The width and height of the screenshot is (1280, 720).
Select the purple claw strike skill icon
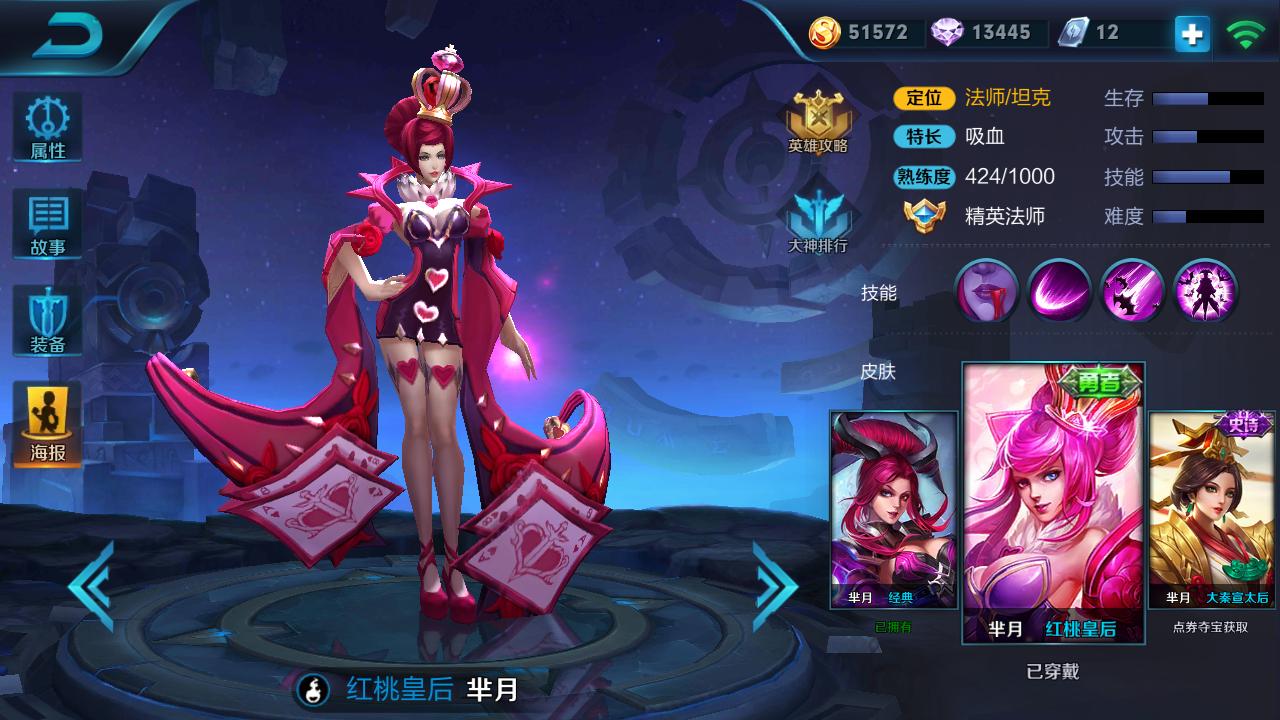pyautogui.click(x=1132, y=292)
